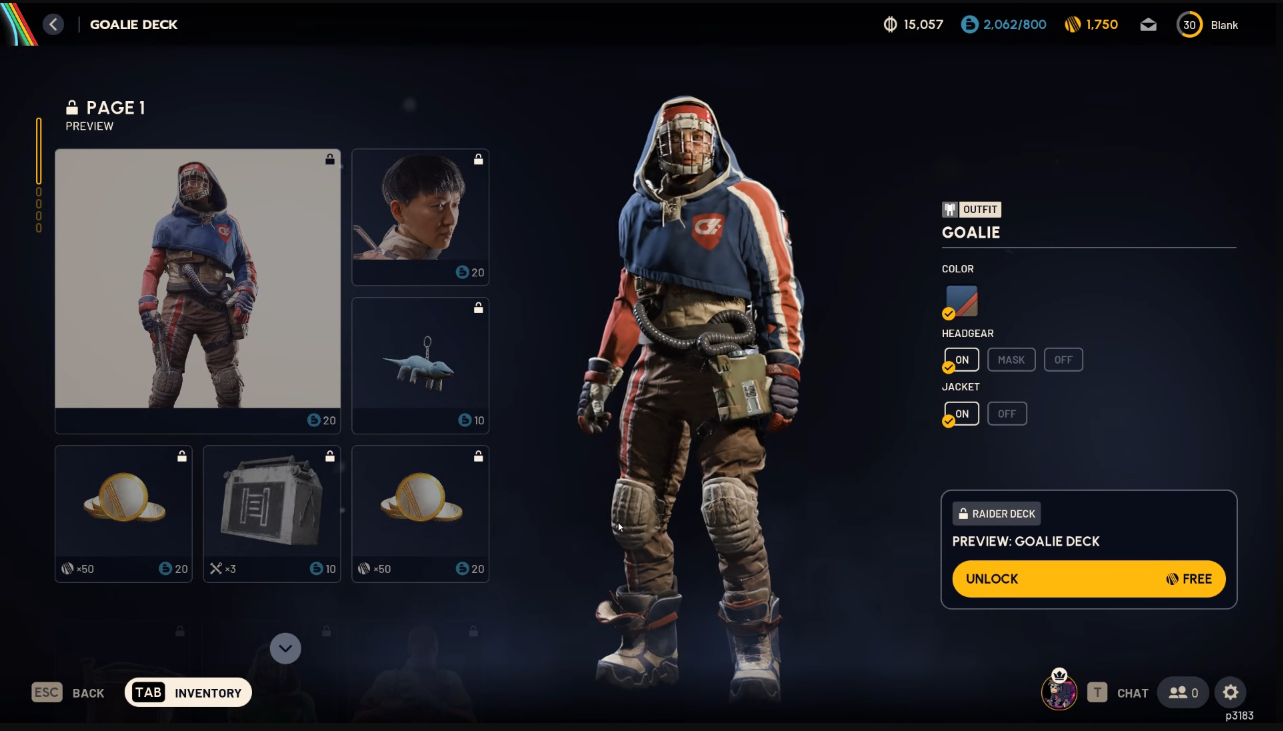
Task: Switch headgear to MASK
Action: coord(1011,360)
